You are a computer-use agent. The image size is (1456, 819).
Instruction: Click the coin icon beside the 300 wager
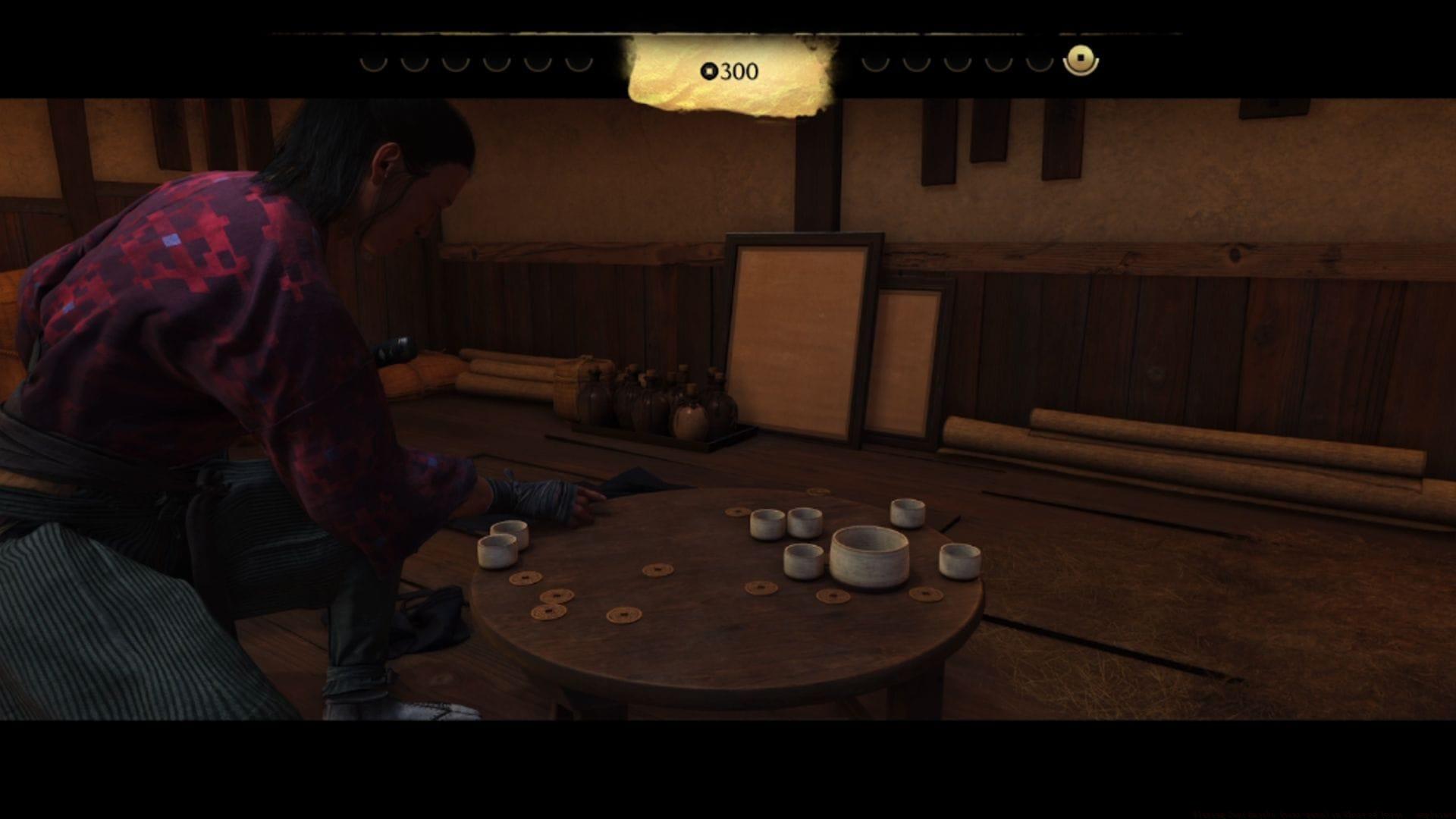[x=710, y=72]
